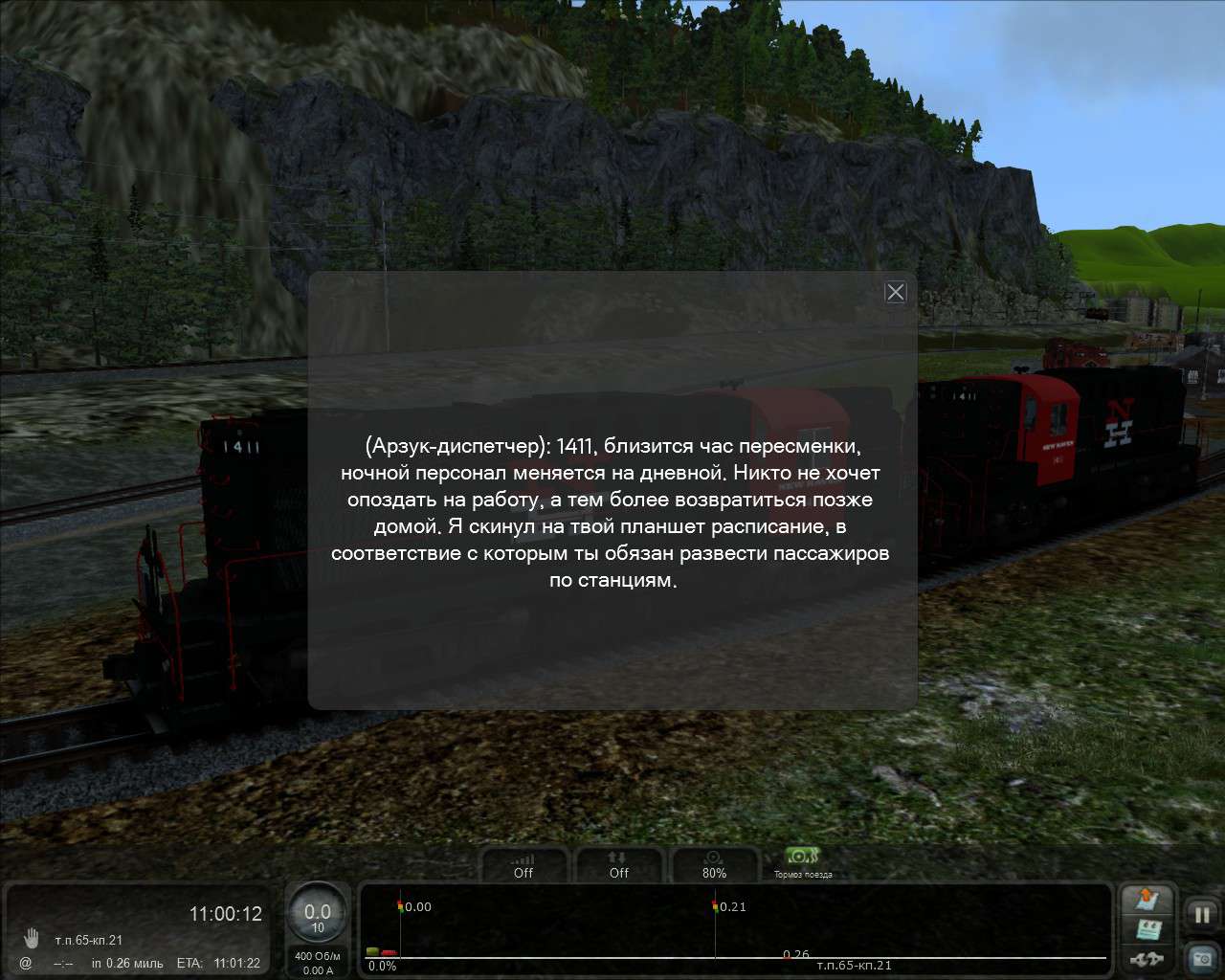Toggle the reverser Off indicator
The height and width of the screenshot is (980, 1225).
tap(619, 865)
